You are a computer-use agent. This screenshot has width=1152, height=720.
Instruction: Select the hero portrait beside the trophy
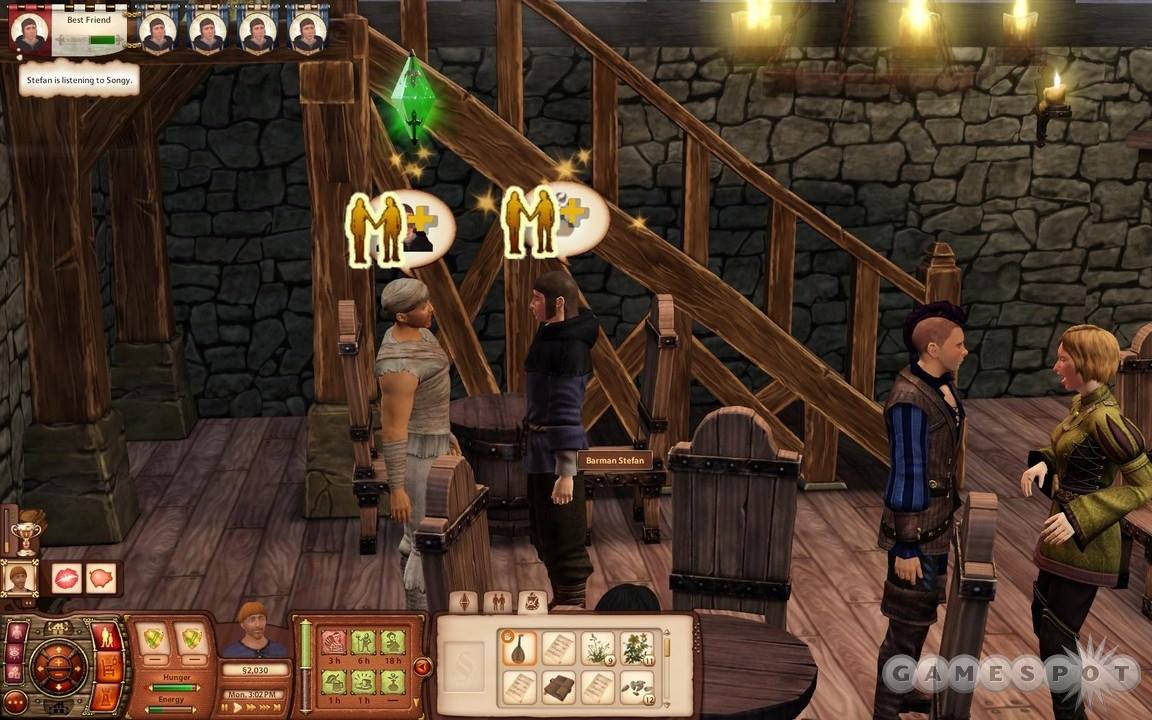click(18, 578)
